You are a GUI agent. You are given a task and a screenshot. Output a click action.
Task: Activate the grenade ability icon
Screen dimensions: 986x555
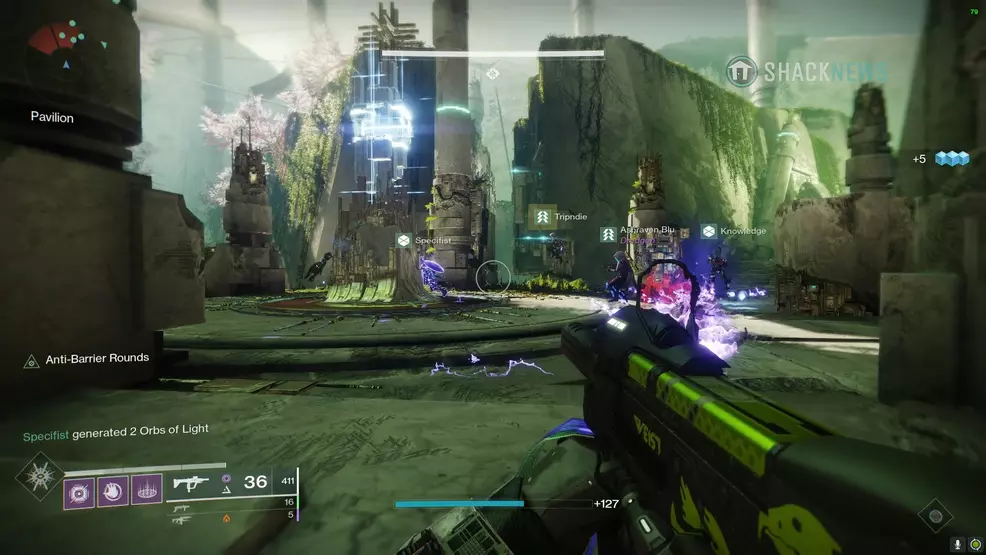click(x=79, y=491)
